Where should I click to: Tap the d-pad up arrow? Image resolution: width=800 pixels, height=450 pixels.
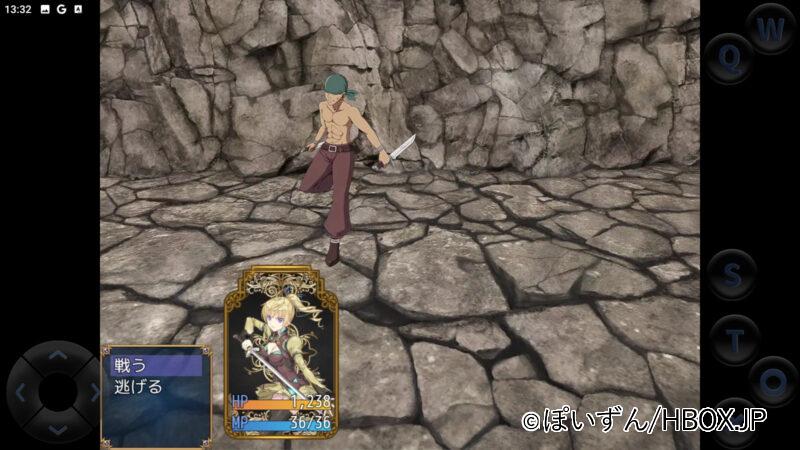(x=57, y=354)
